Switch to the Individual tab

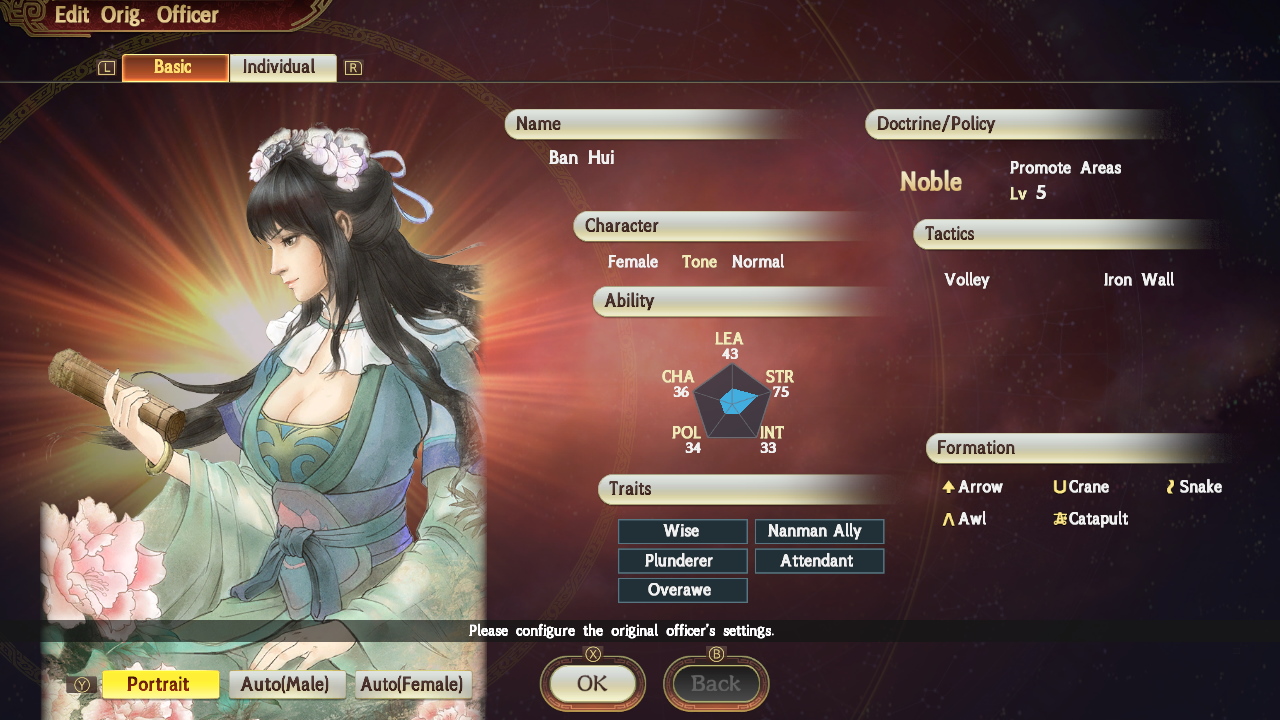tap(283, 67)
